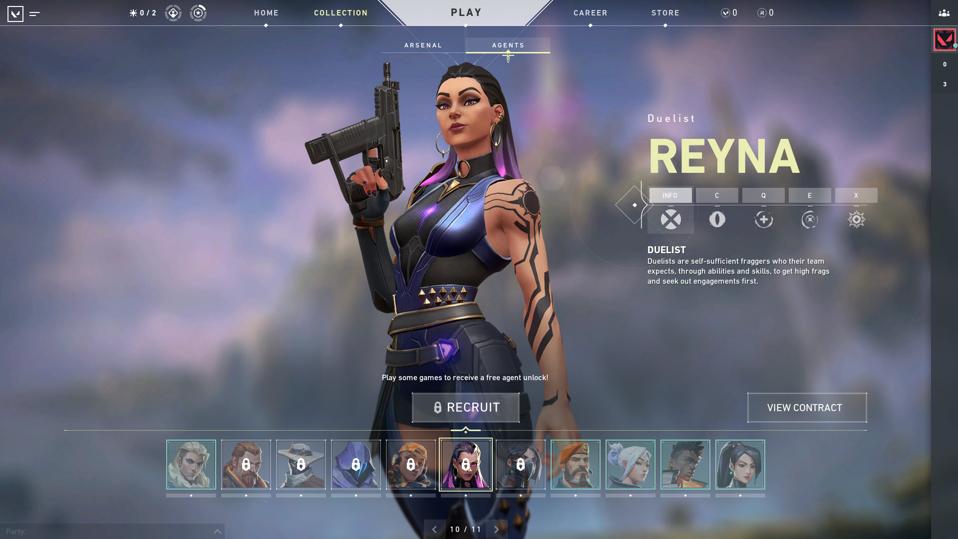Show Reyna's E ability details

(x=809, y=219)
